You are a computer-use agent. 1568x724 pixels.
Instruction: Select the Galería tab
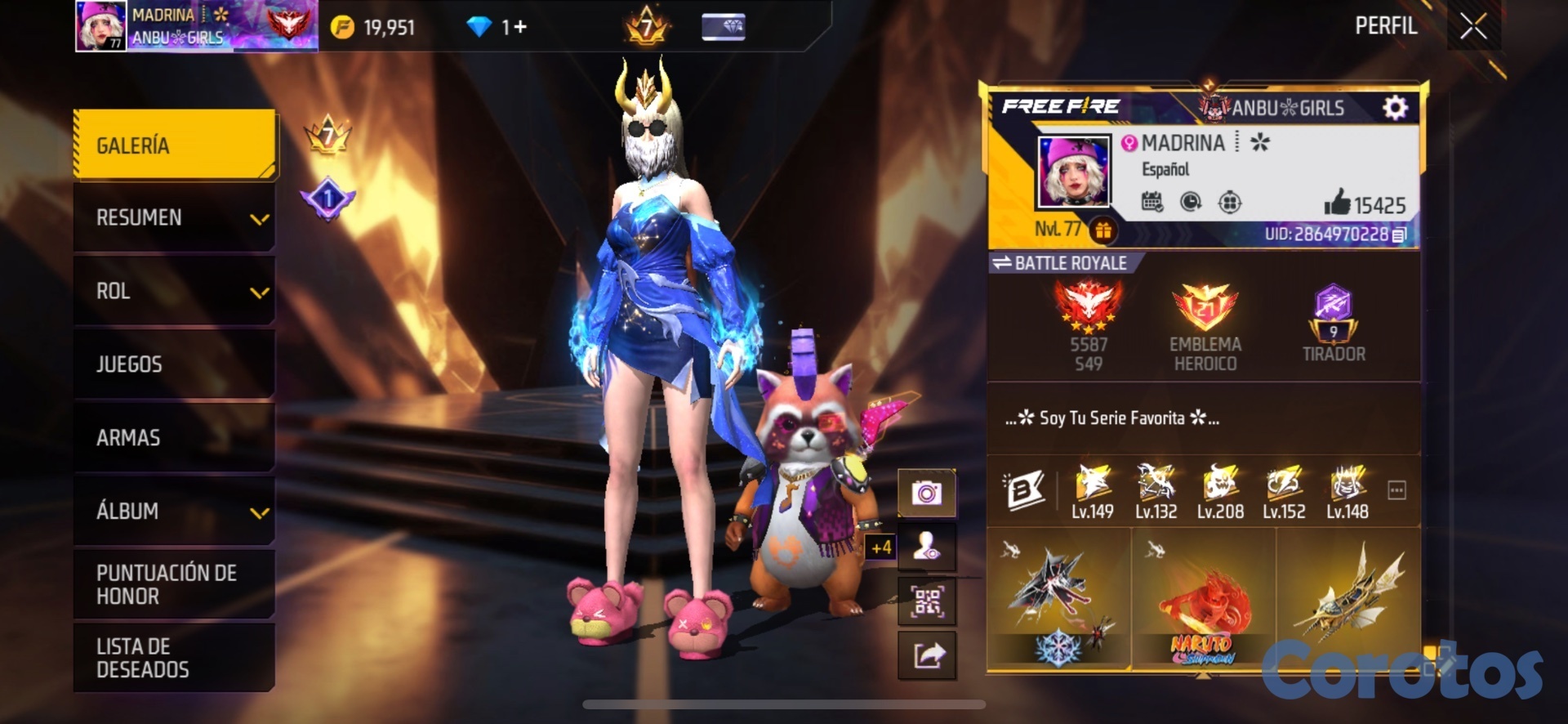(x=175, y=145)
